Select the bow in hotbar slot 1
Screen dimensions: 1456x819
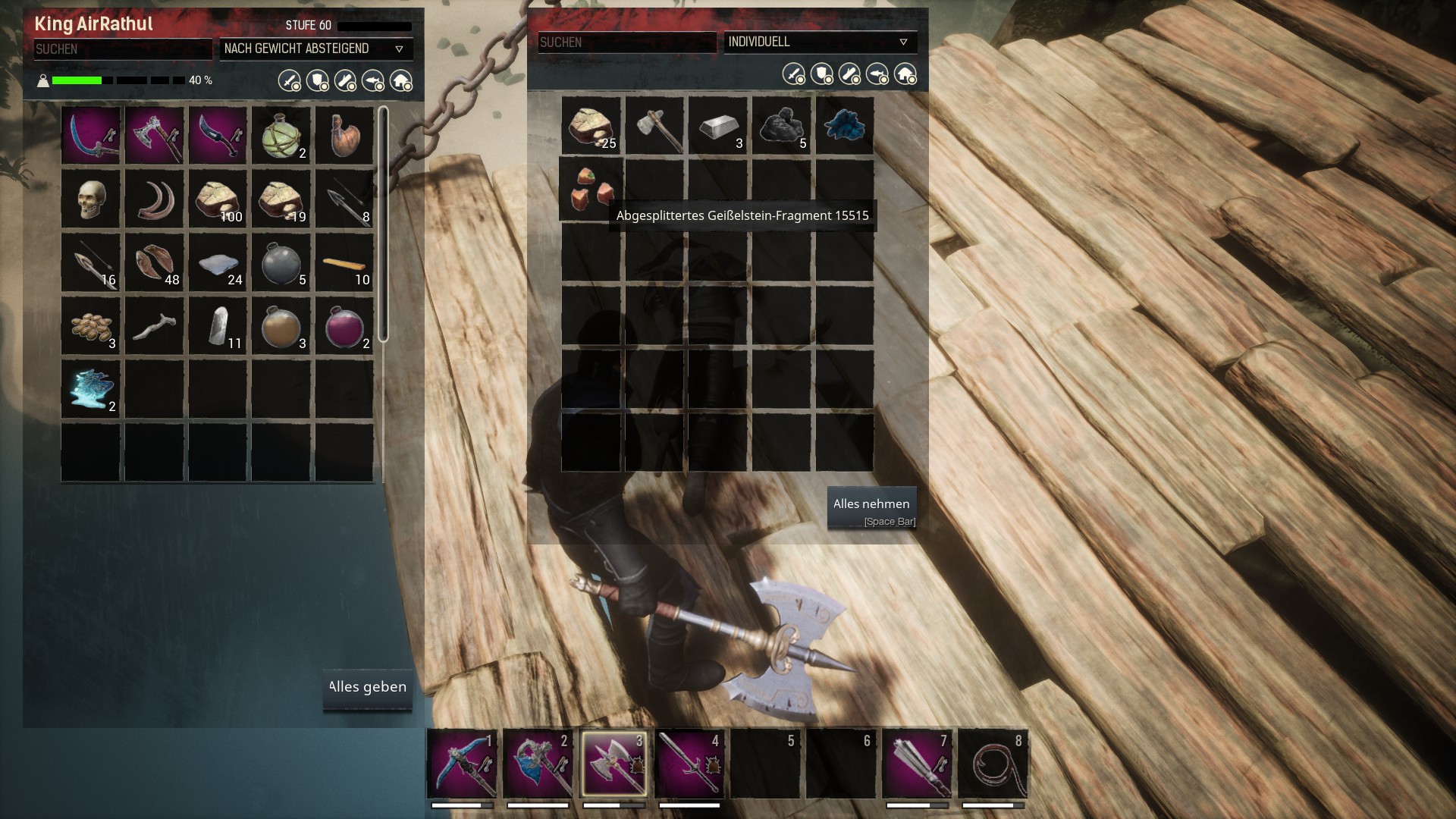click(462, 763)
